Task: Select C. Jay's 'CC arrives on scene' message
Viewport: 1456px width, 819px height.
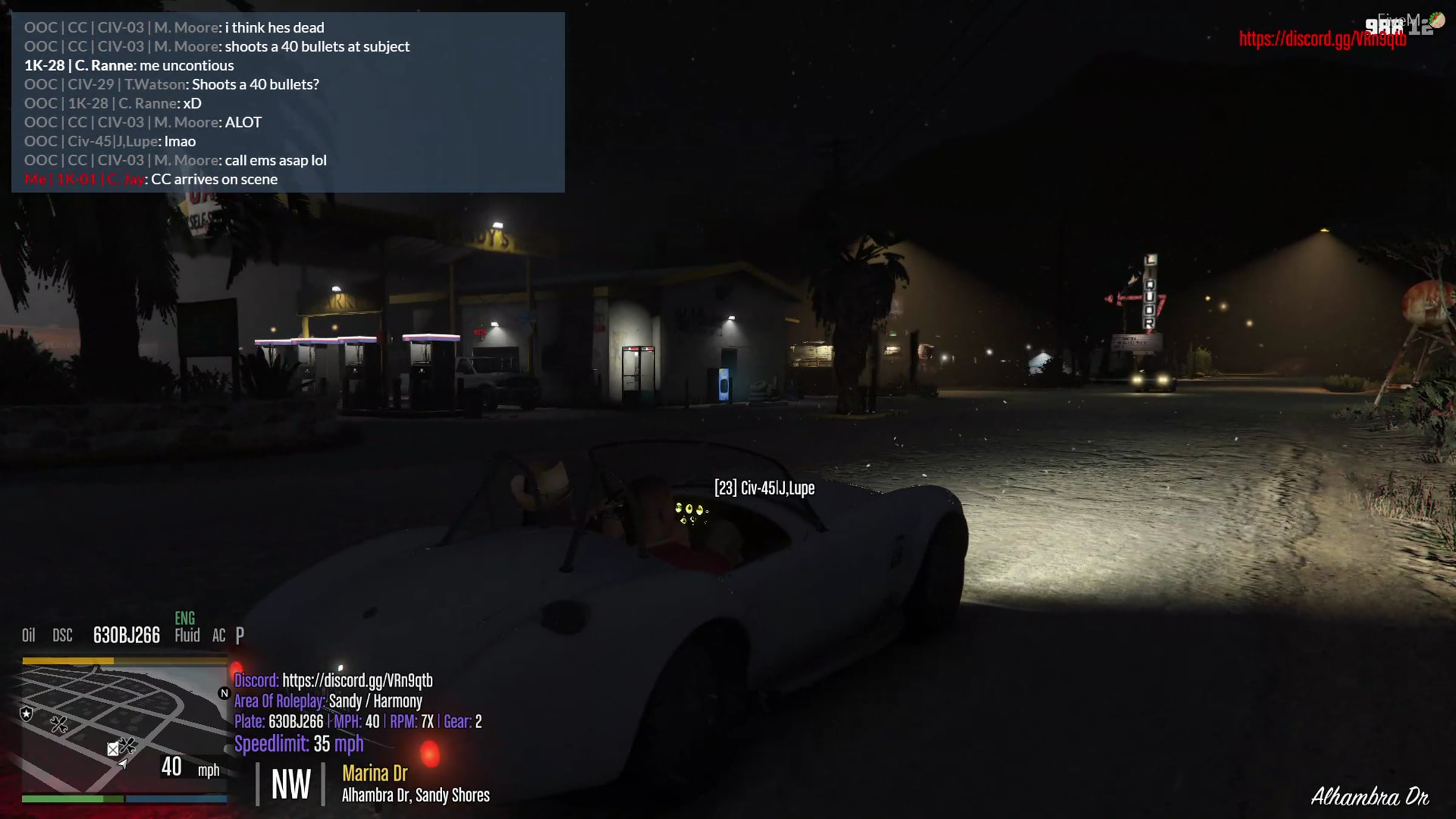Action: coord(151,180)
